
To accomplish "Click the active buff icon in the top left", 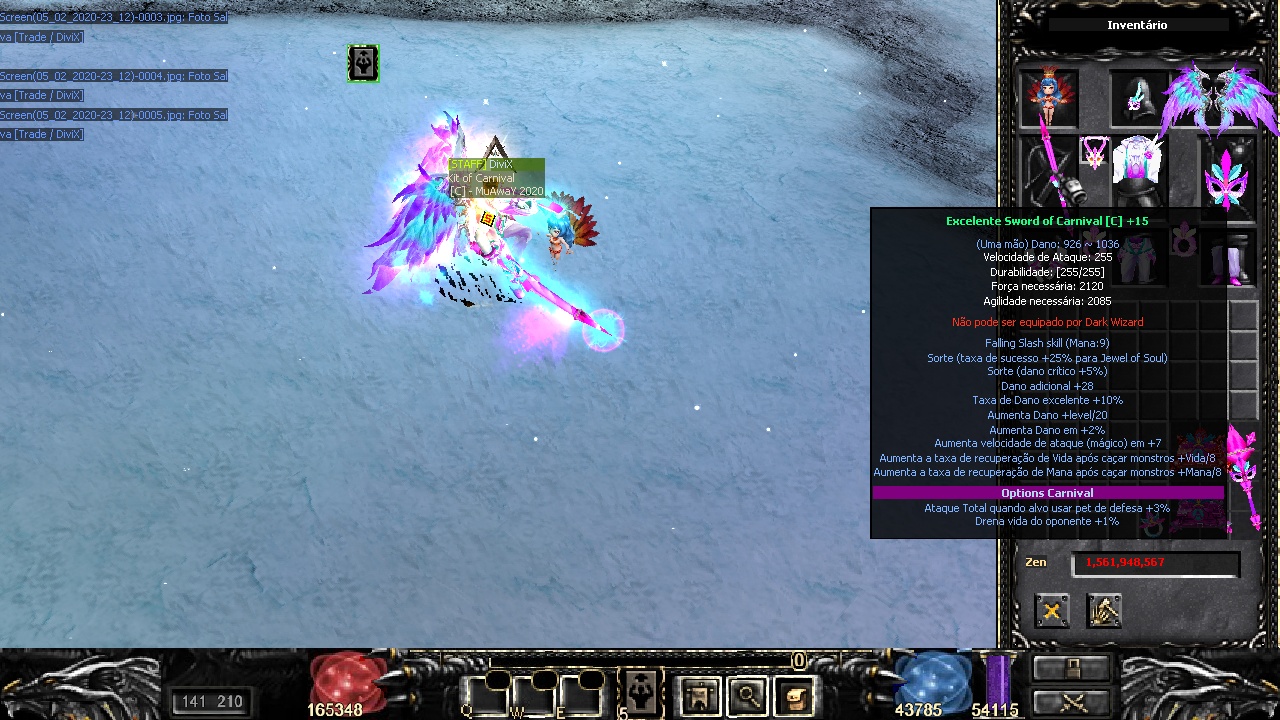I will click(x=363, y=63).
